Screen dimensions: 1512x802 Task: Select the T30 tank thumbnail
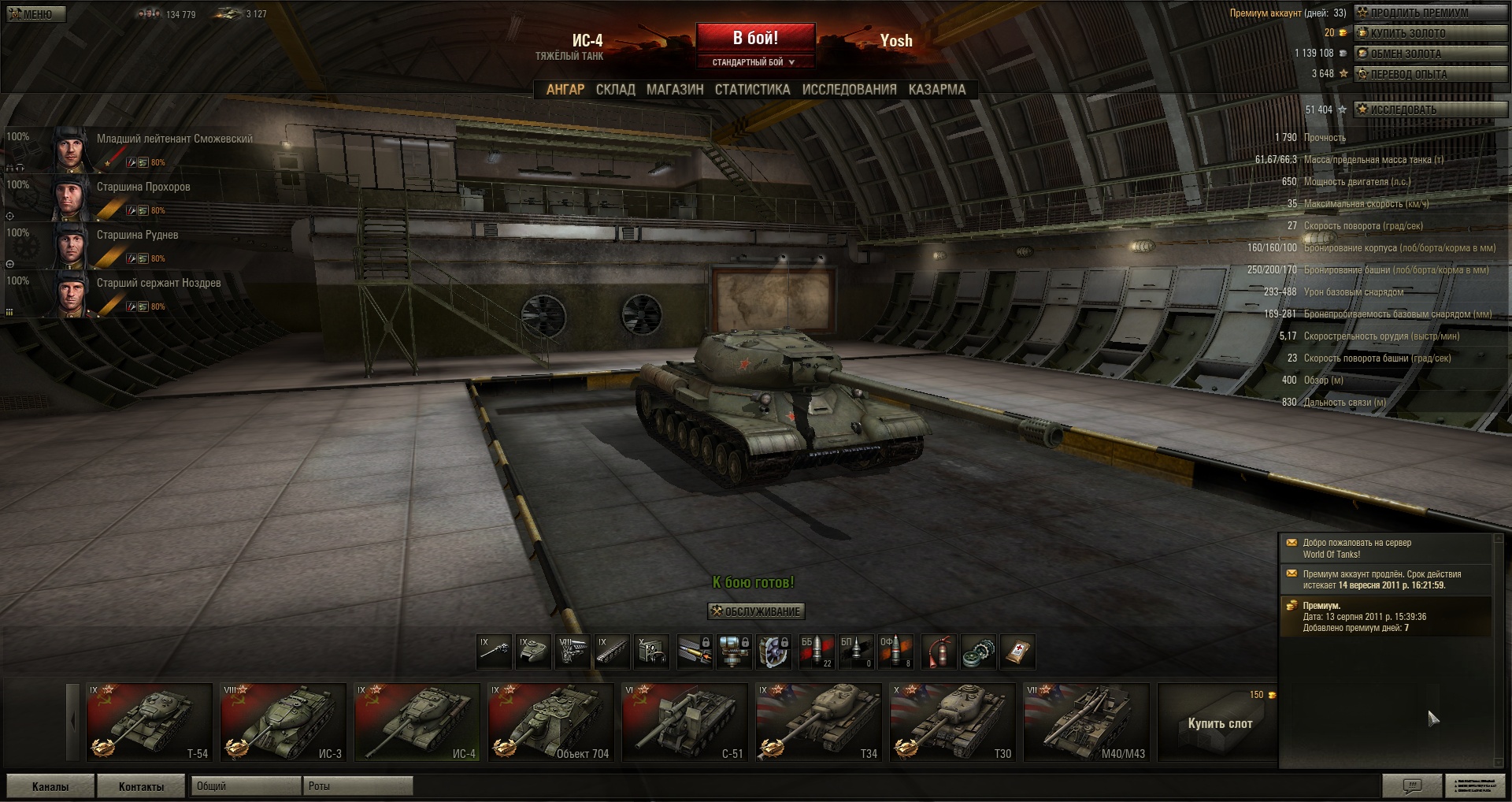pyautogui.click(x=952, y=722)
